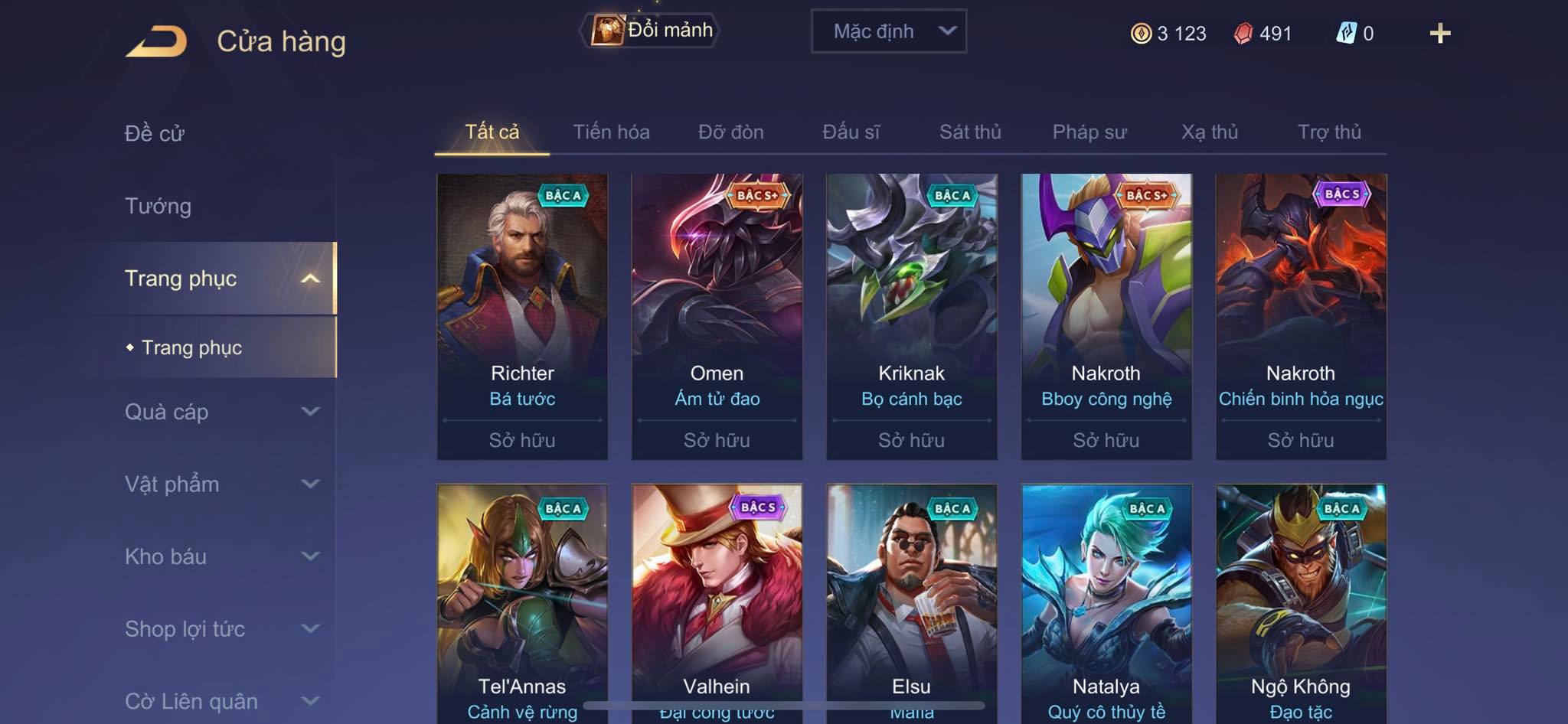
Task: Expand the Vật phẩm menu
Action: (220, 484)
